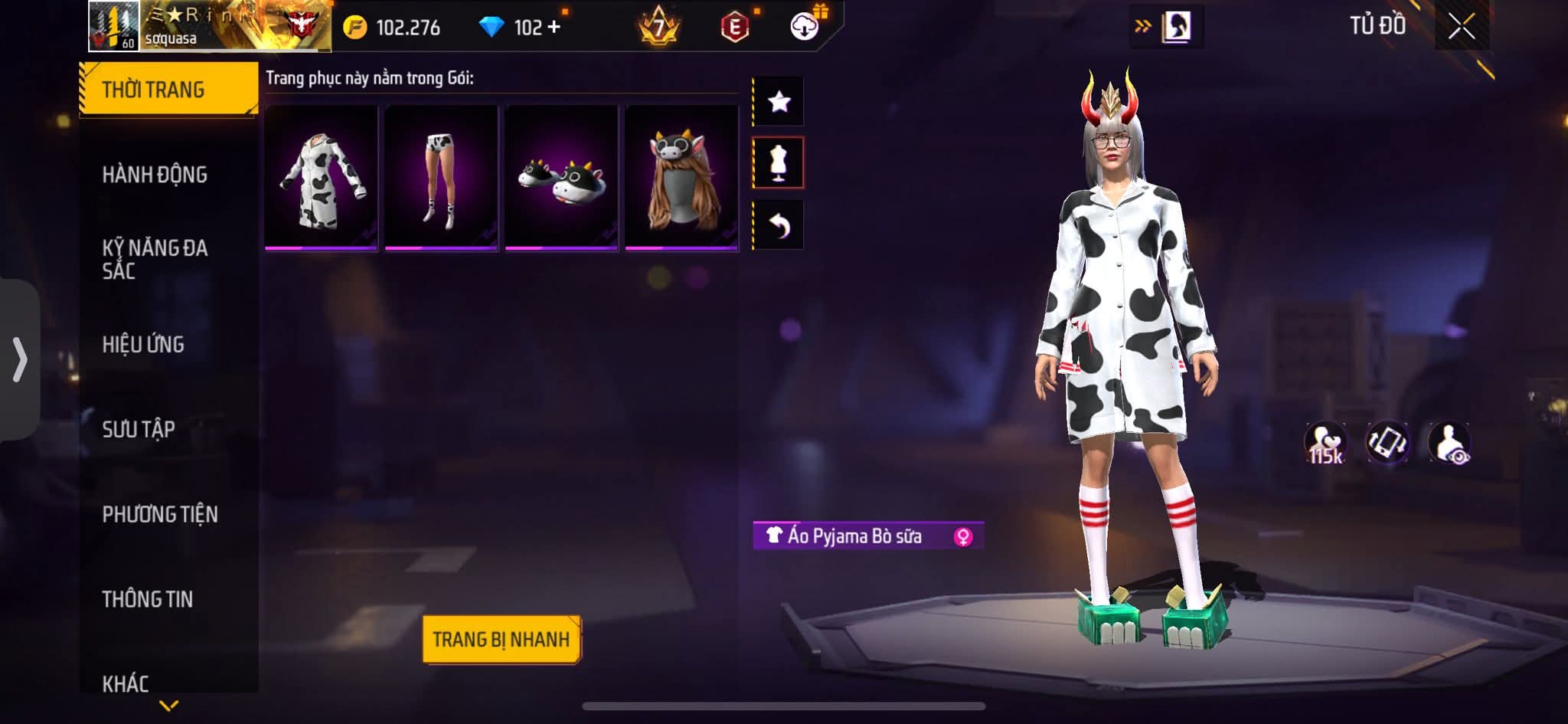Image resolution: width=1568 pixels, height=724 pixels.
Task: Select the cow pajama top item
Action: tap(322, 178)
